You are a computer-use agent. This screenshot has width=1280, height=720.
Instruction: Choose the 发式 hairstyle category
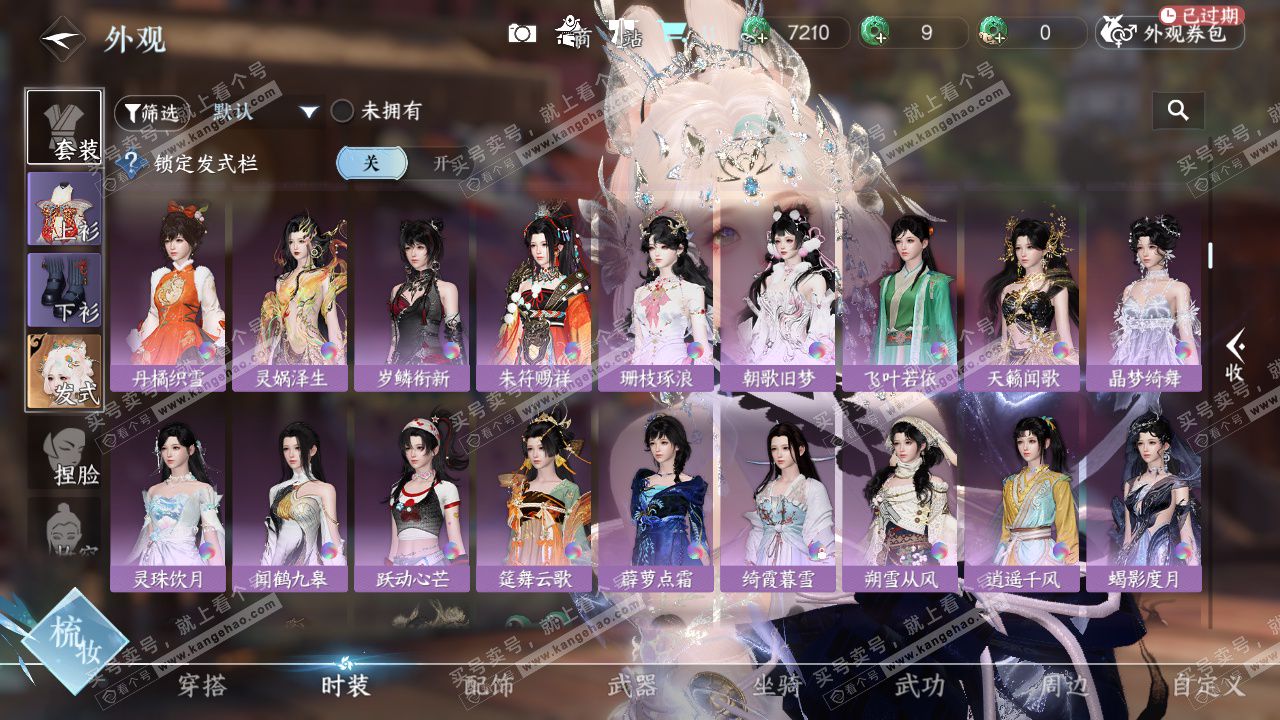[65, 372]
